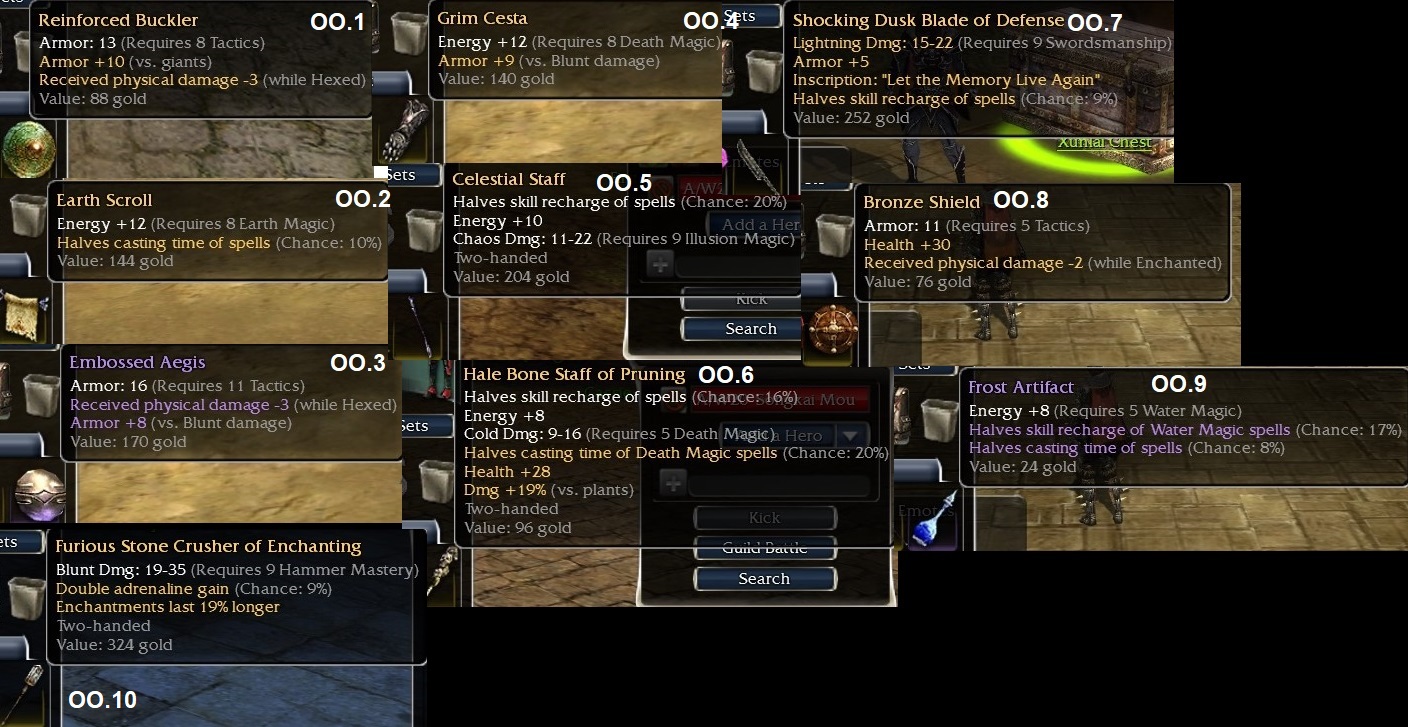1408x727 pixels.
Task: Select the green Reinforced Buckler shield icon
Action: pos(28,149)
